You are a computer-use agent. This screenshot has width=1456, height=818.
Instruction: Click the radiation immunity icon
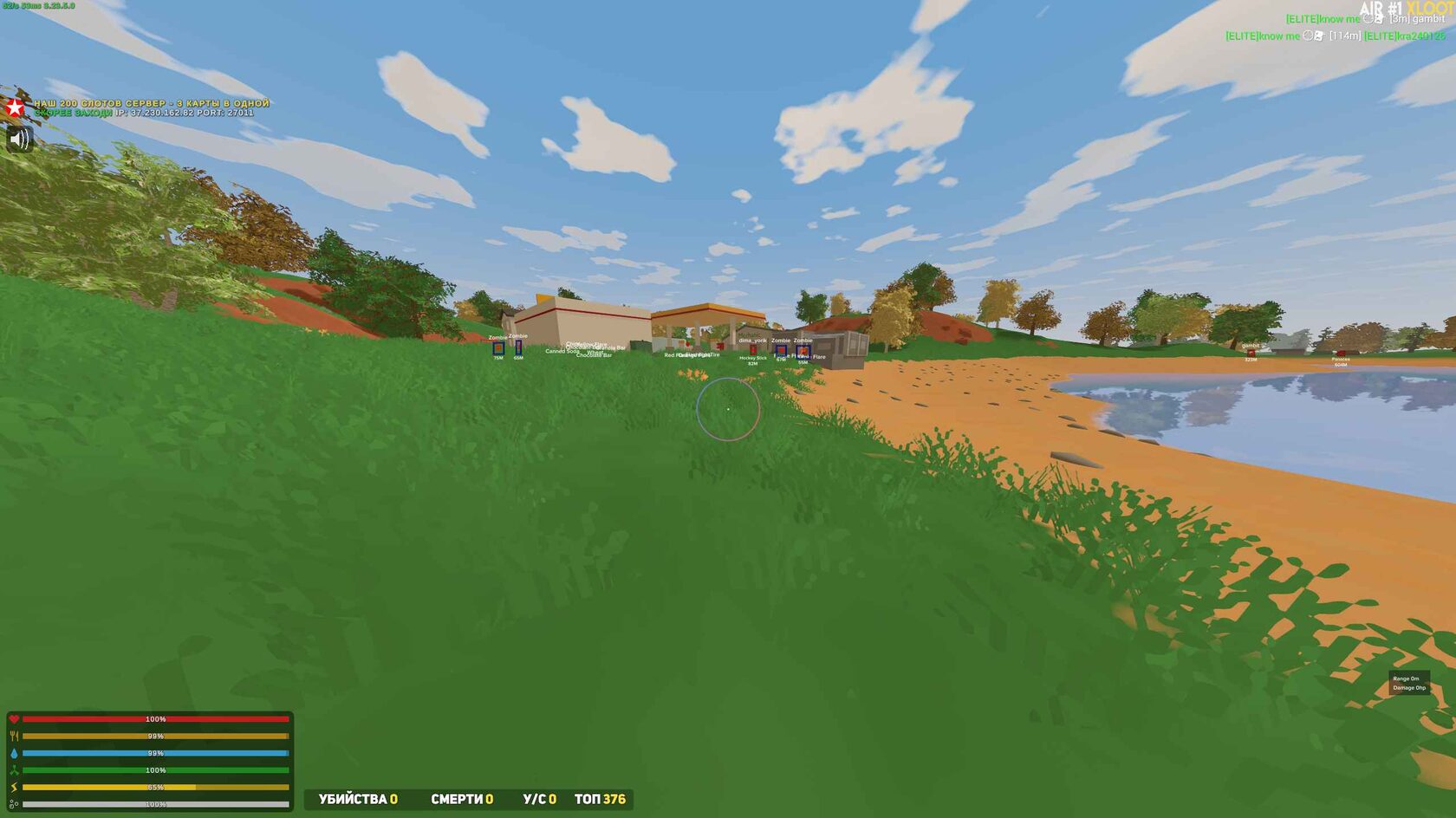(15, 770)
